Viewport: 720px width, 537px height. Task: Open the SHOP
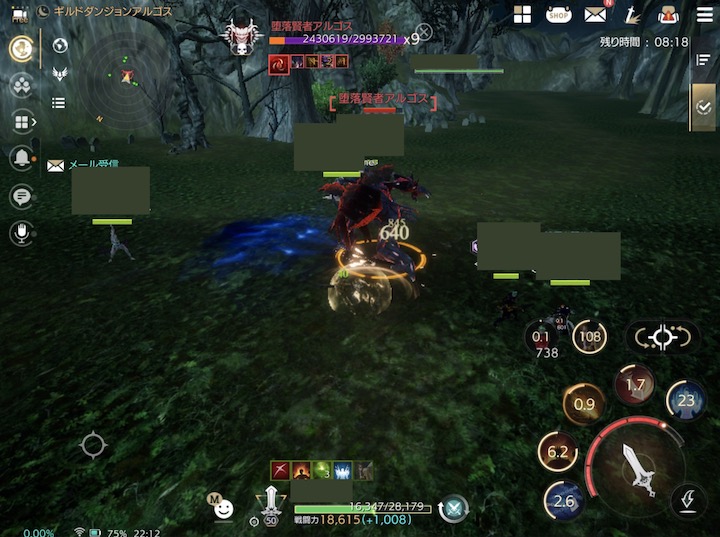click(x=559, y=14)
